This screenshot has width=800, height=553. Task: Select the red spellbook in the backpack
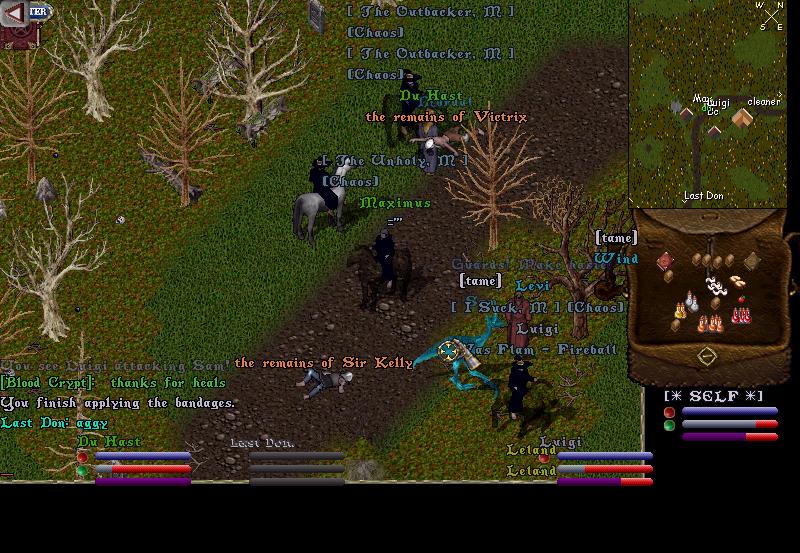click(x=665, y=261)
